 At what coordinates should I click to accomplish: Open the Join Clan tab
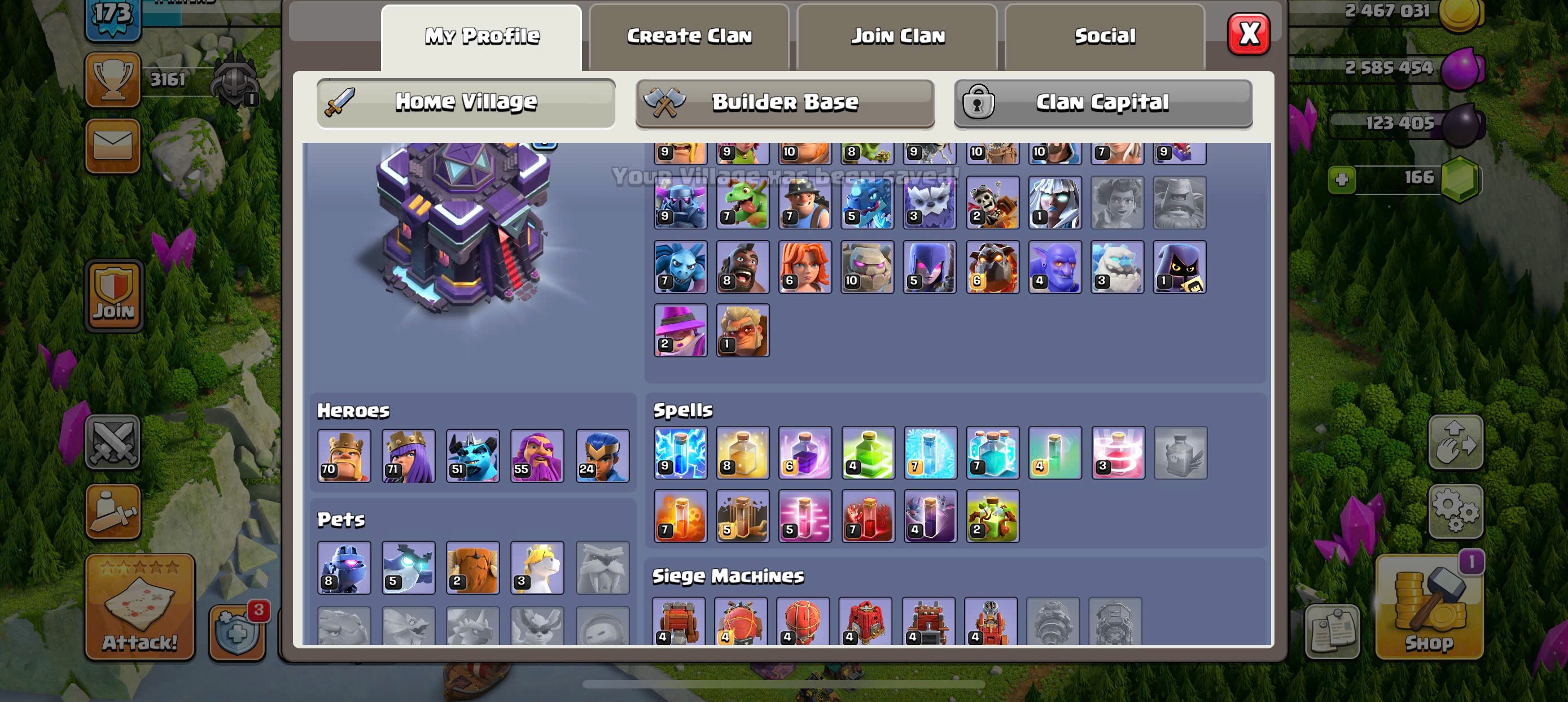(x=897, y=37)
